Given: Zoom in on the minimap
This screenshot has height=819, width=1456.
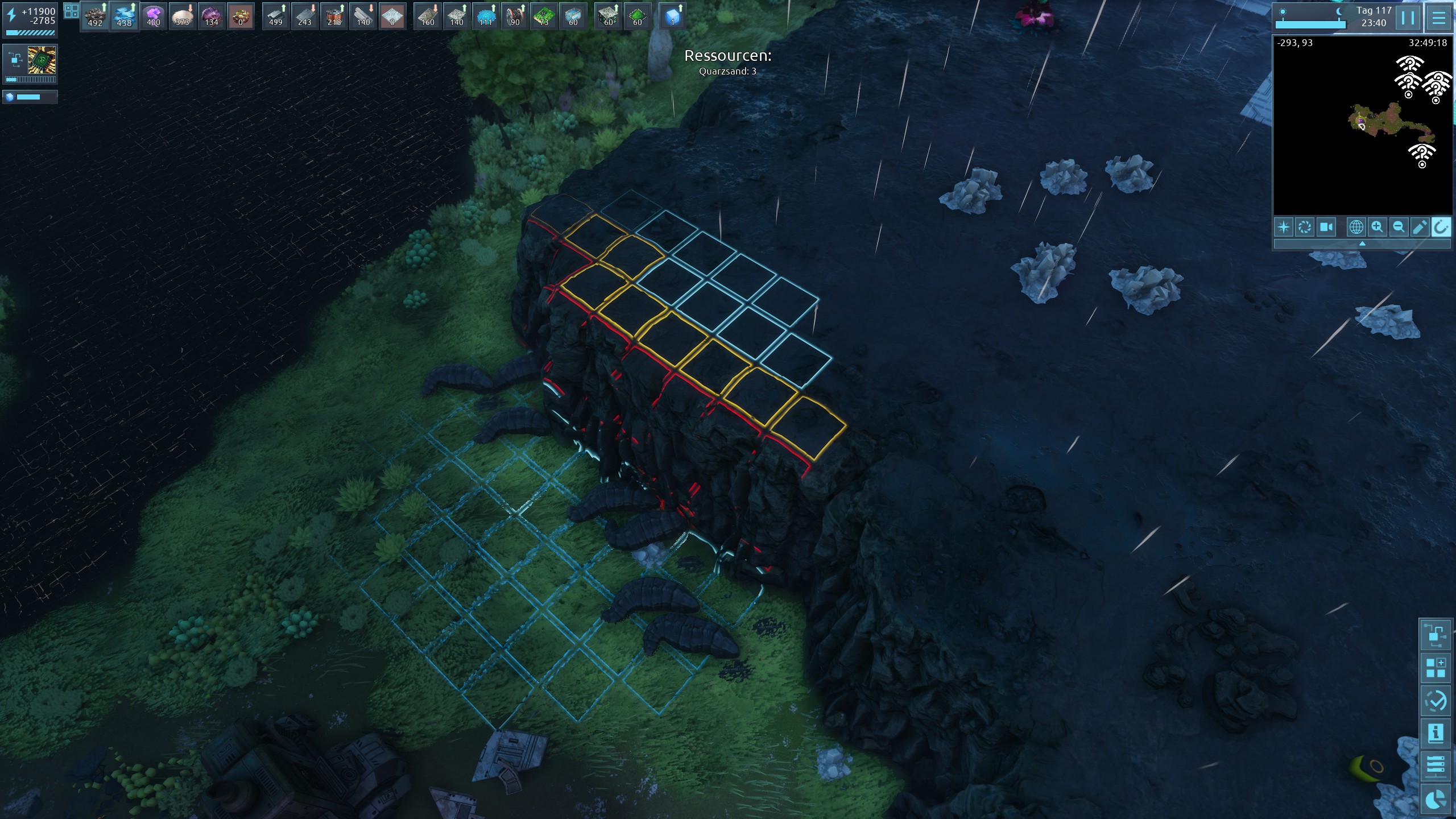Looking at the screenshot, I should [1377, 227].
